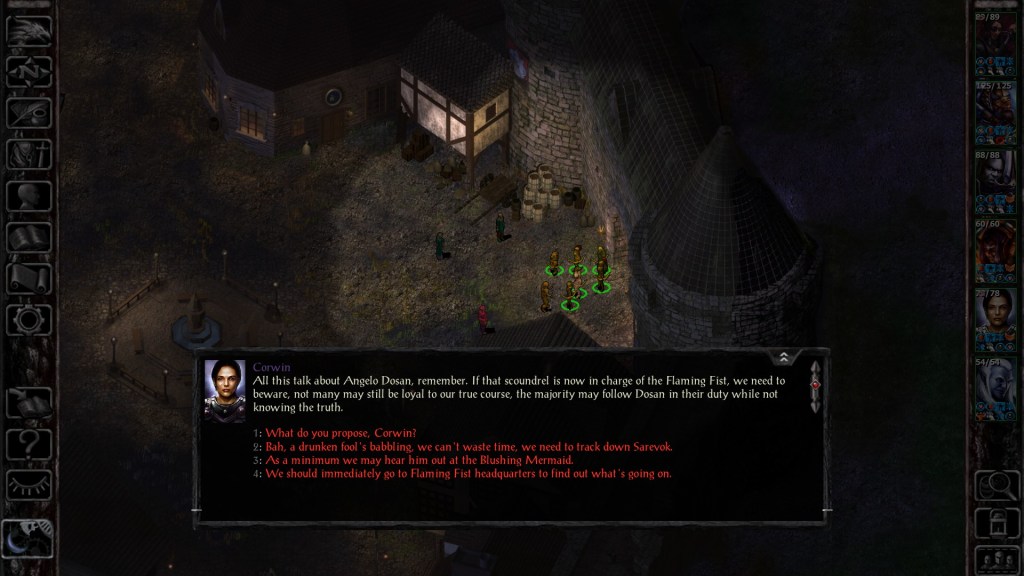Select the party portrait showing 54/54 HP
The height and width of the screenshot is (576, 1024).
click(x=995, y=388)
